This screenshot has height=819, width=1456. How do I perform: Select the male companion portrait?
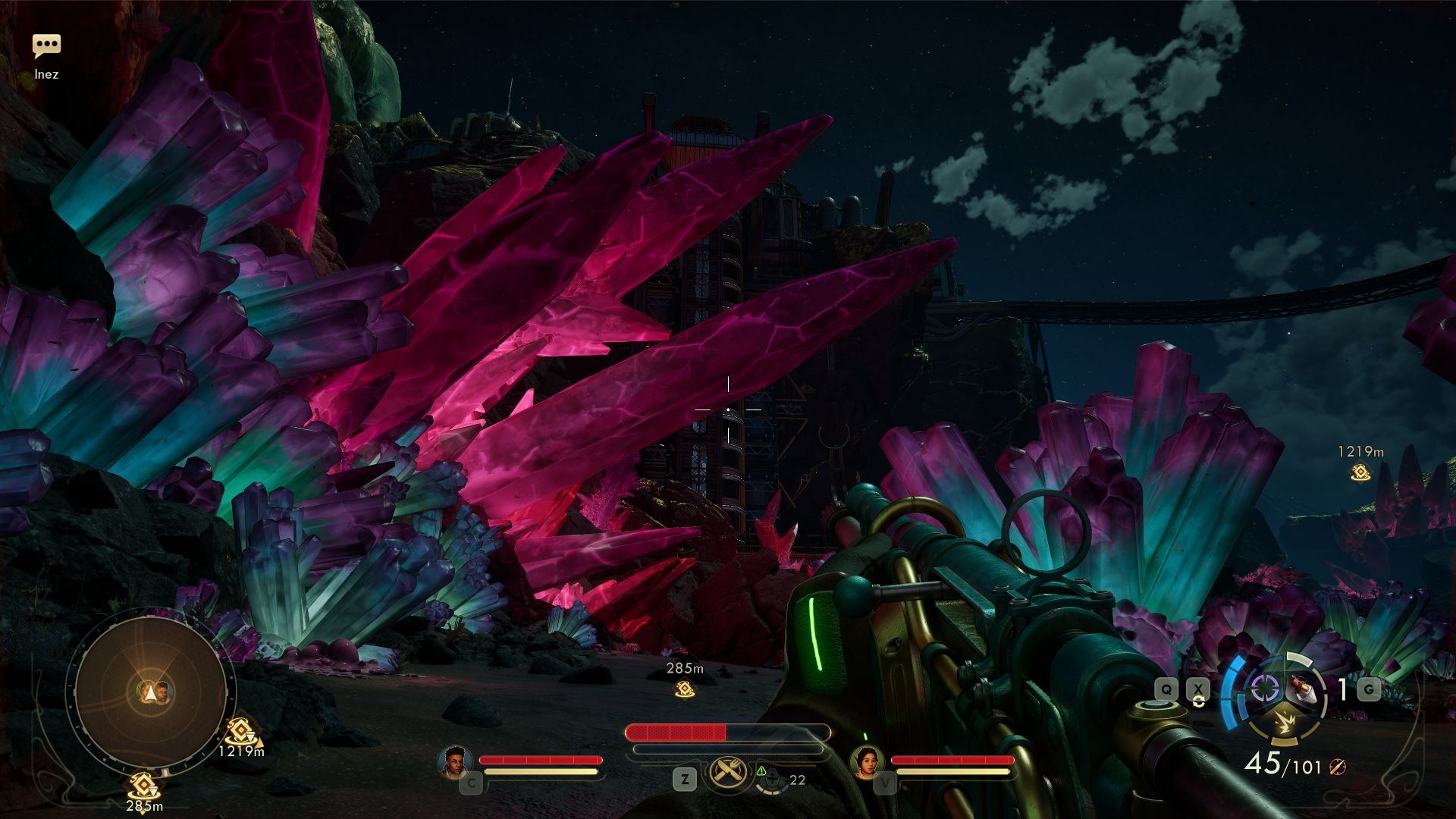(454, 762)
